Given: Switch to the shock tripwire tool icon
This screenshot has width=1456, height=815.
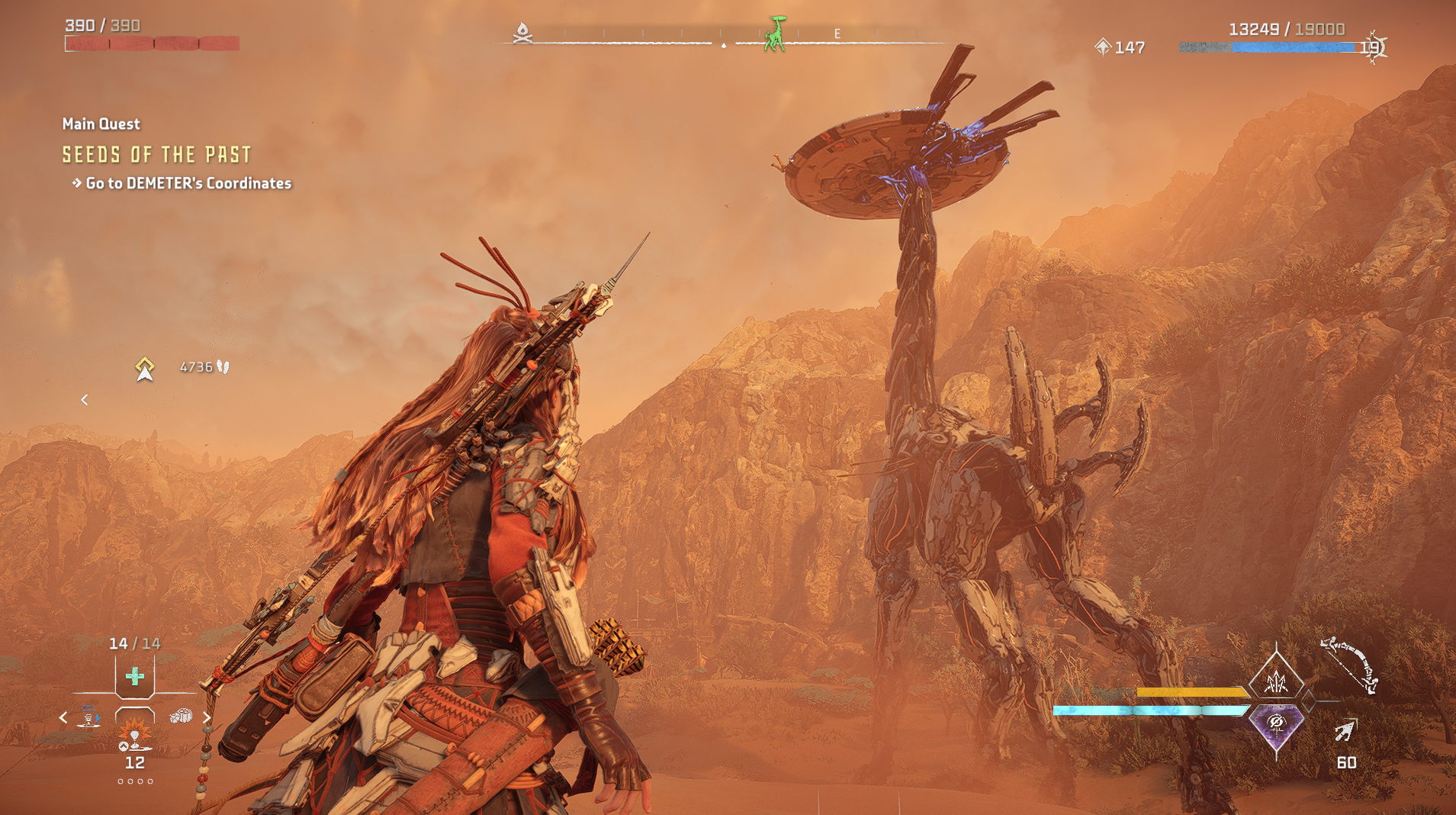Looking at the screenshot, I should (x=90, y=717).
